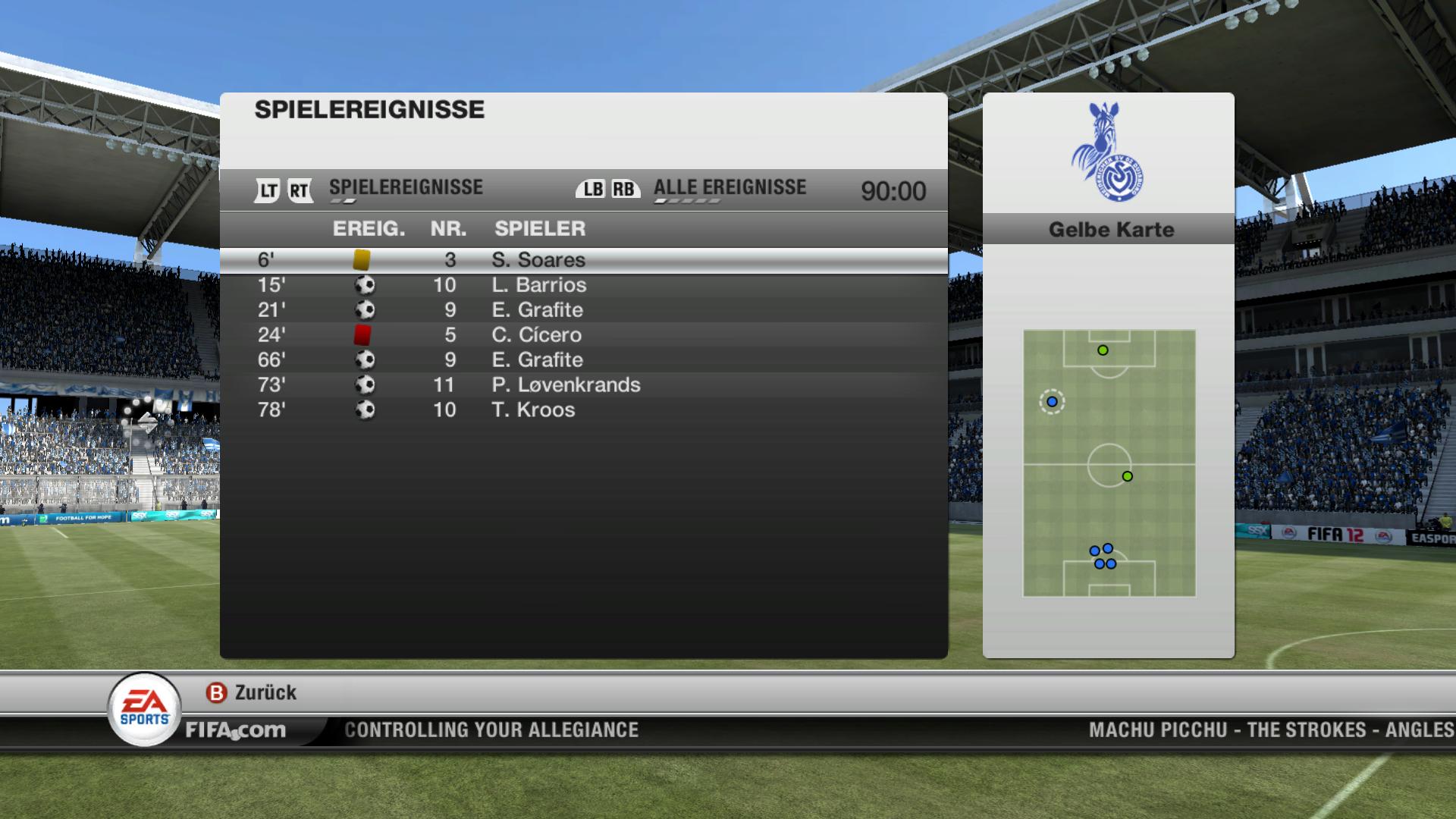This screenshot has height=819, width=1456.
Task: Switch to the Spielereignisse tab
Action: (406, 188)
